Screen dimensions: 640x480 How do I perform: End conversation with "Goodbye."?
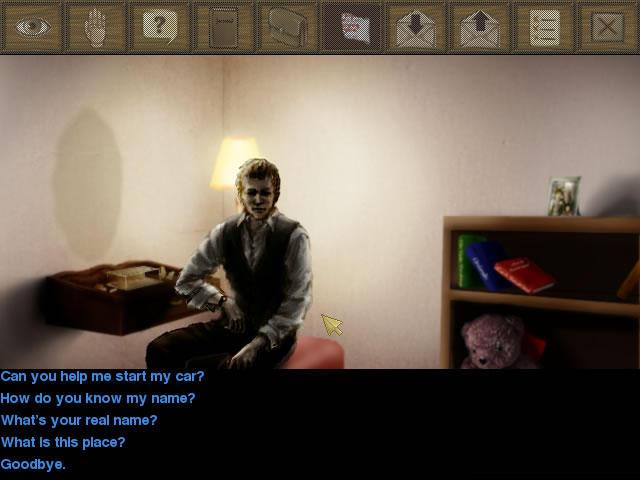[33, 465]
